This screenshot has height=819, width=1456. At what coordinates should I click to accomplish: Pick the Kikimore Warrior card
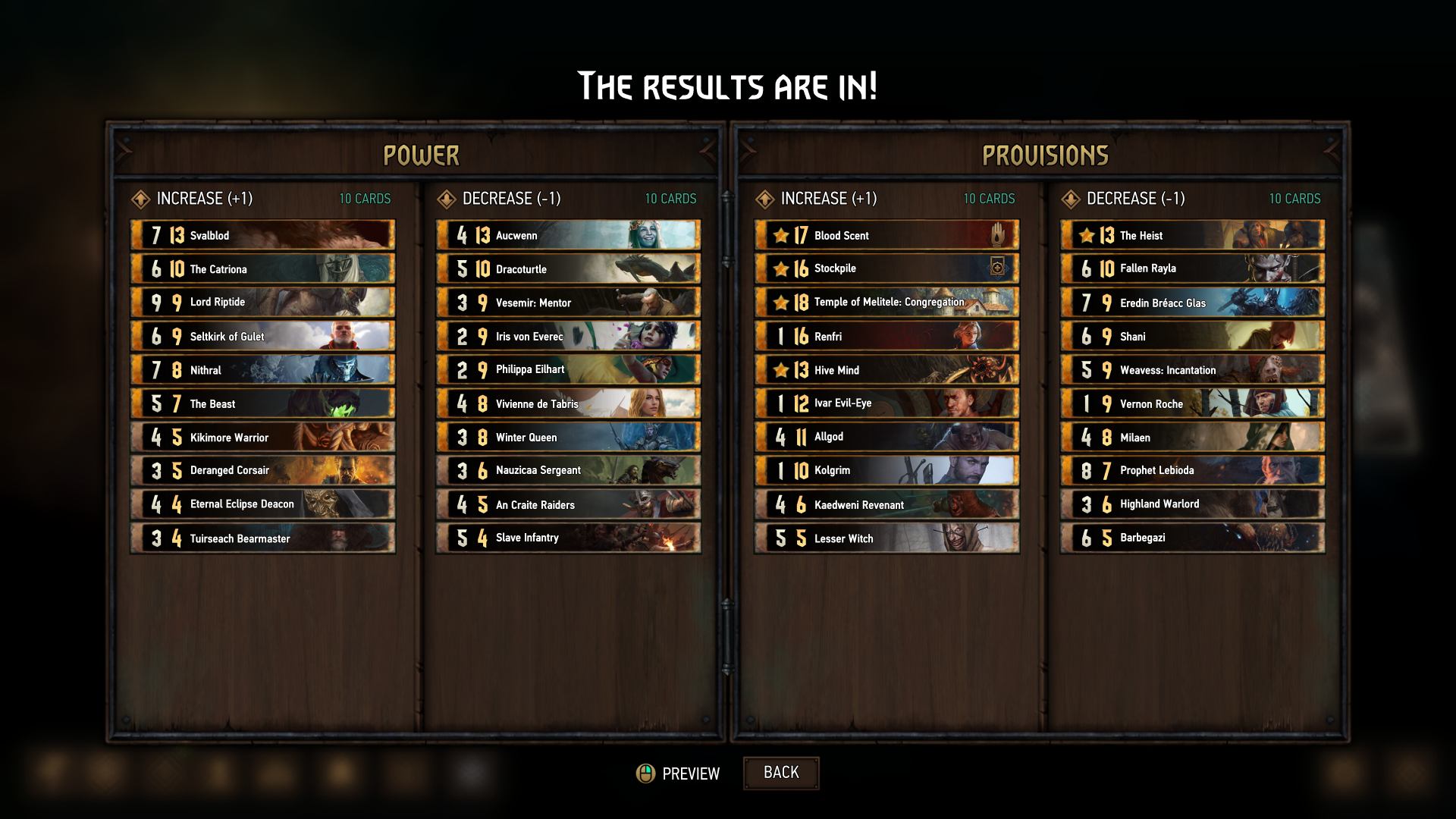(262, 437)
